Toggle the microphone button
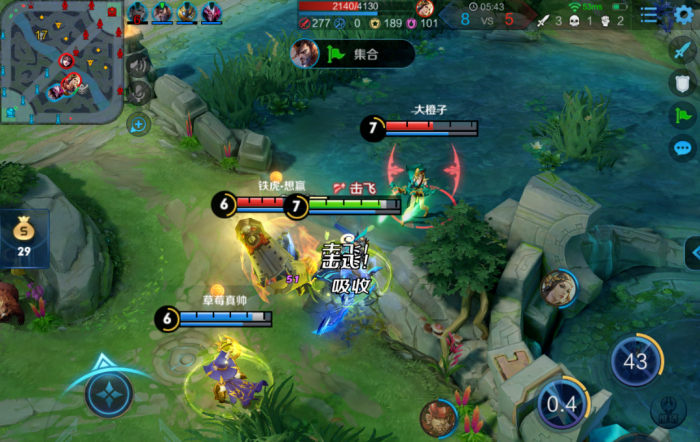Viewport: 700px width, 442px height. pos(138,92)
